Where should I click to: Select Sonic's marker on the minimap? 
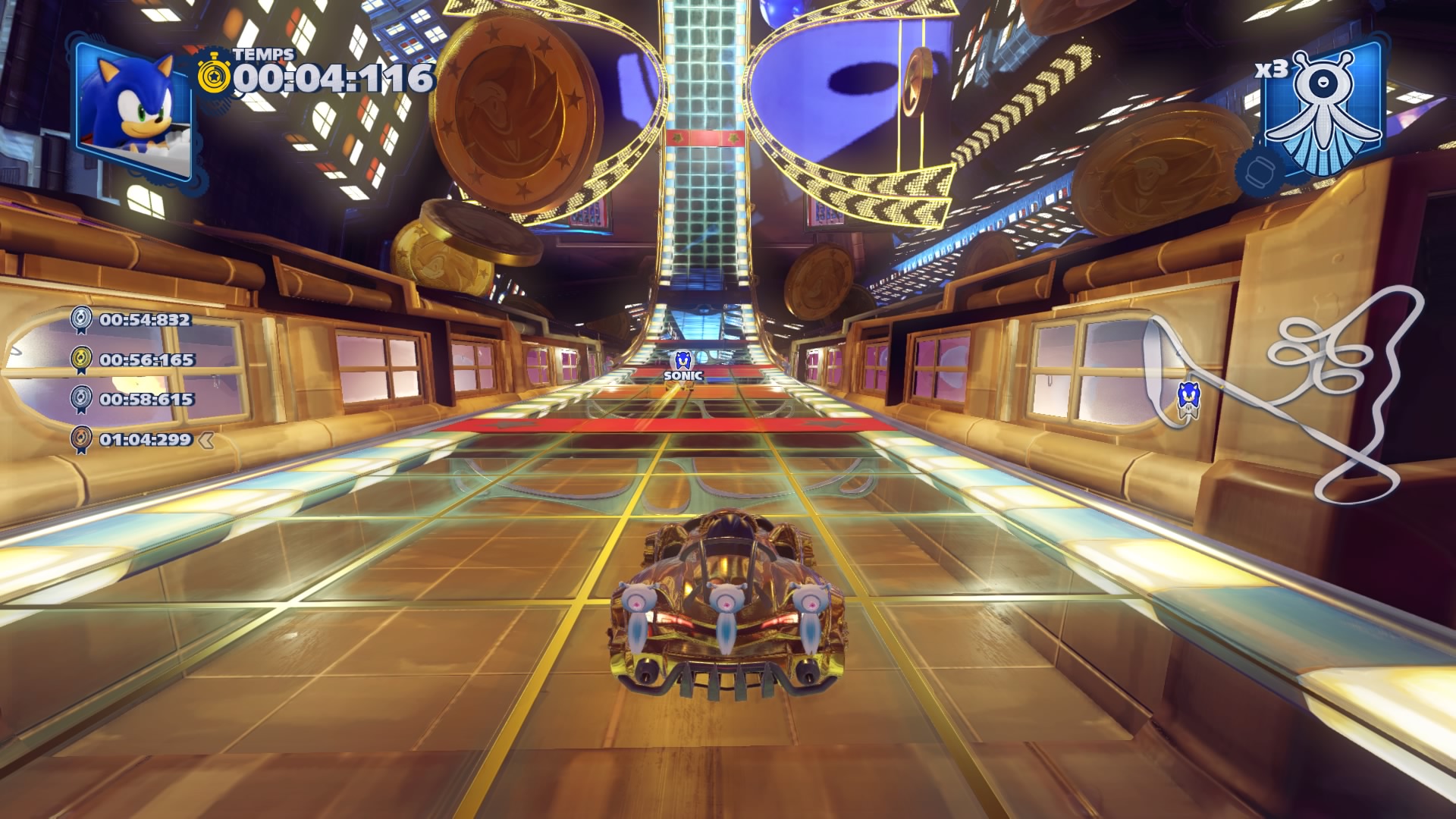click(1188, 397)
